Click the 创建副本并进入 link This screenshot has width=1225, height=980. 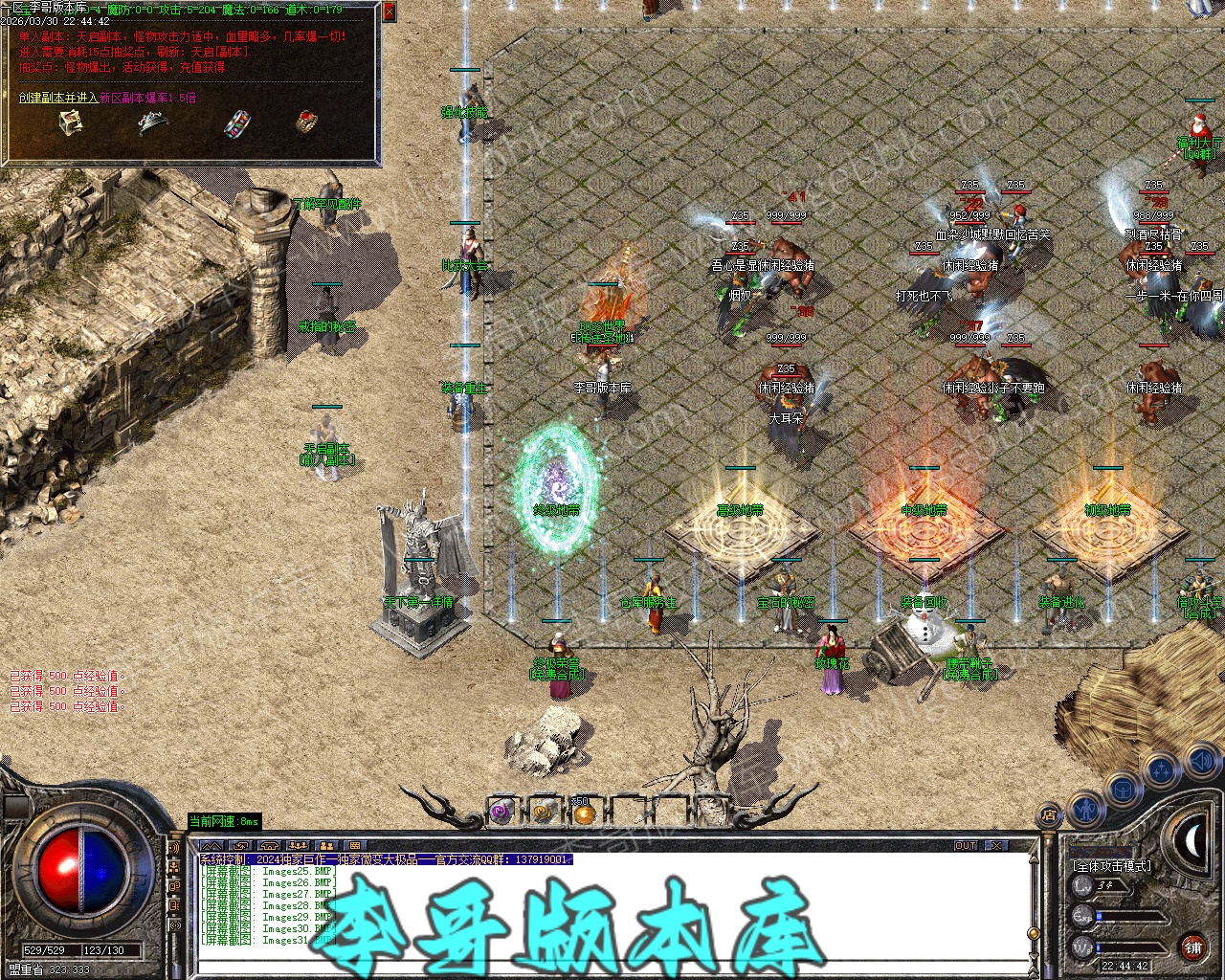(x=57, y=98)
